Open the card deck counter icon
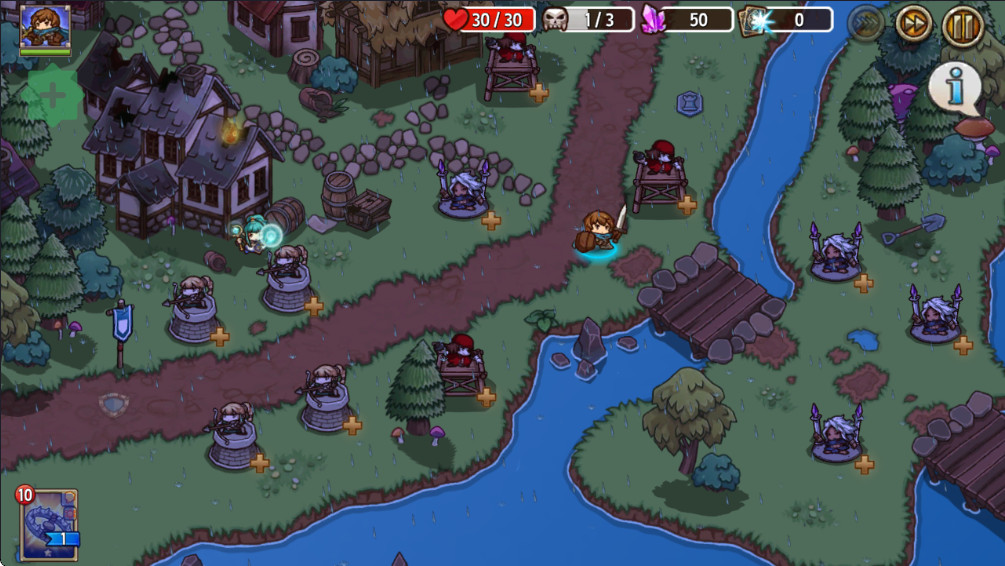The width and height of the screenshot is (1005, 566). 754,20
